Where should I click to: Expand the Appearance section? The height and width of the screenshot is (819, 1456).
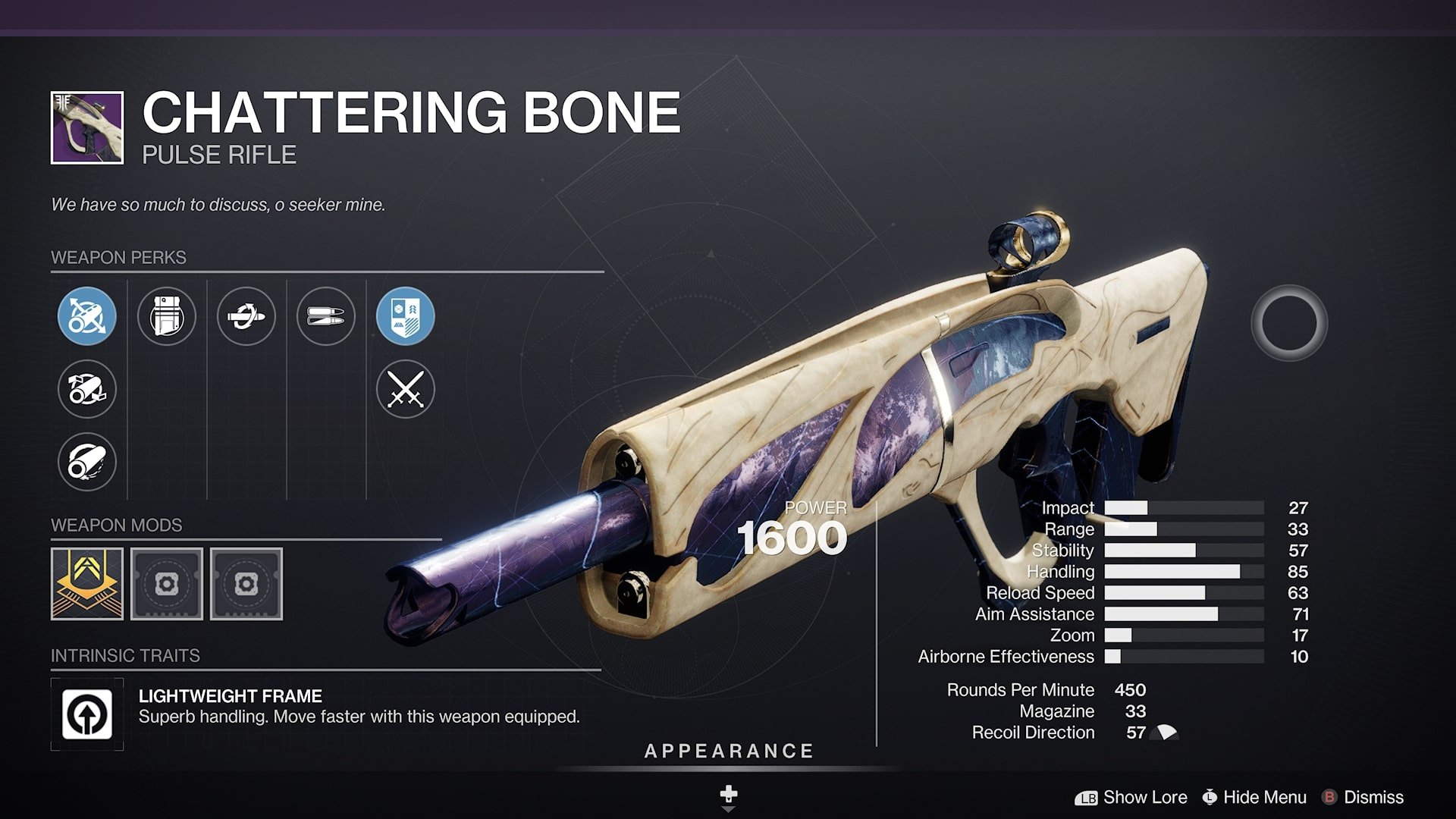[726, 752]
